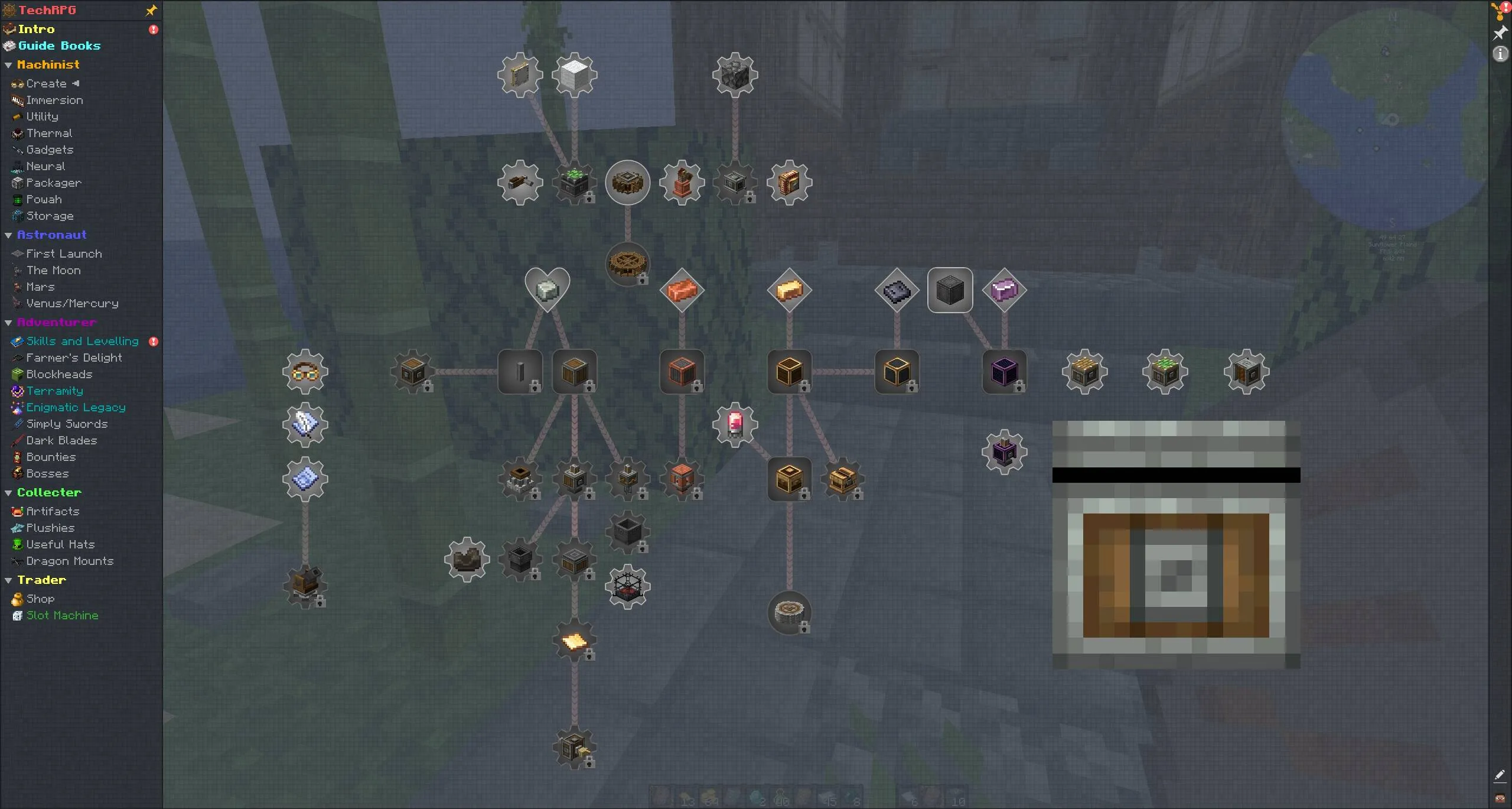Open the Create quest chapter in sidebar
Viewport: 1512px width, 809px height.
coord(44,83)
